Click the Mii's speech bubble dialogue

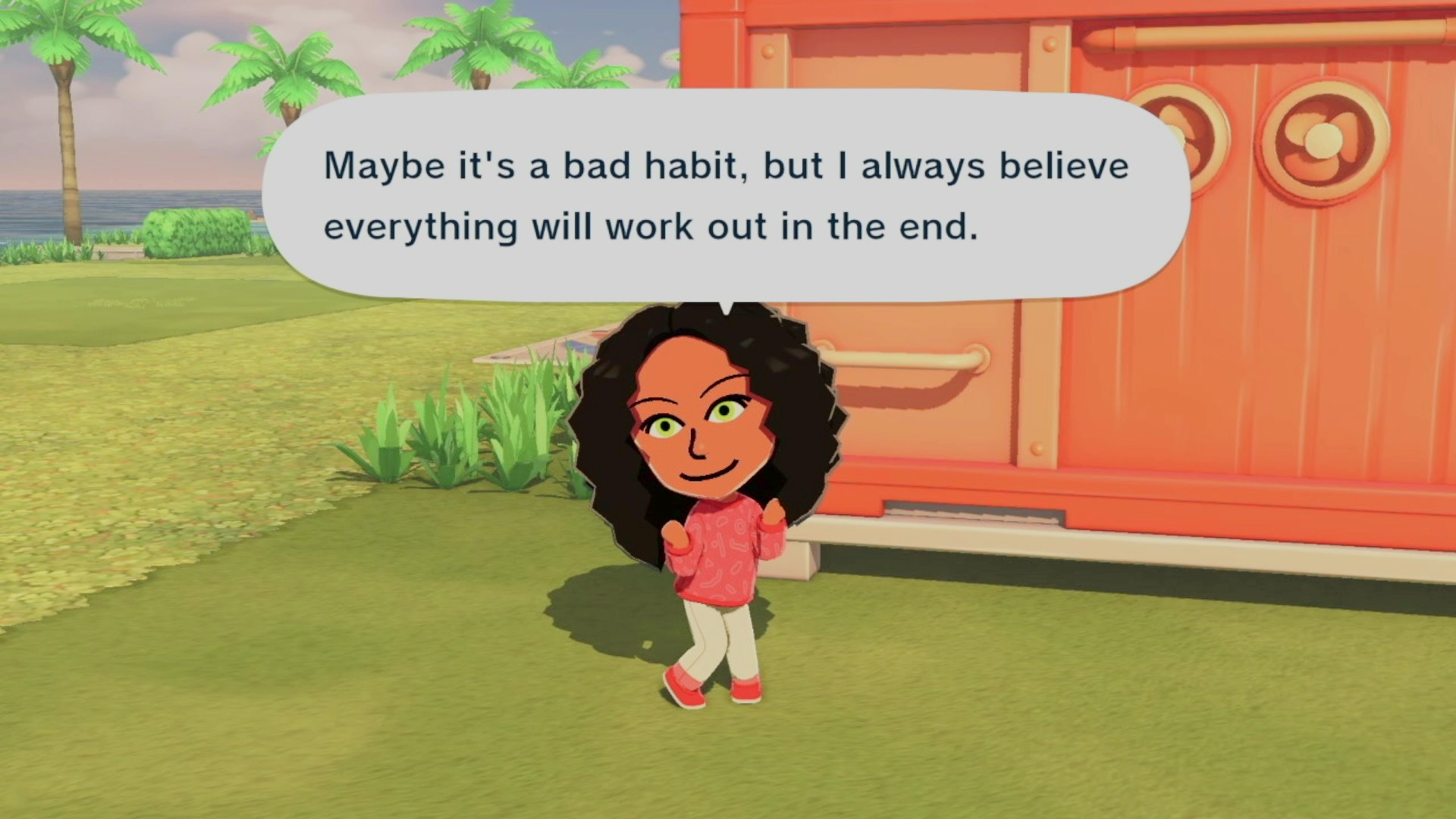point(726,196)
